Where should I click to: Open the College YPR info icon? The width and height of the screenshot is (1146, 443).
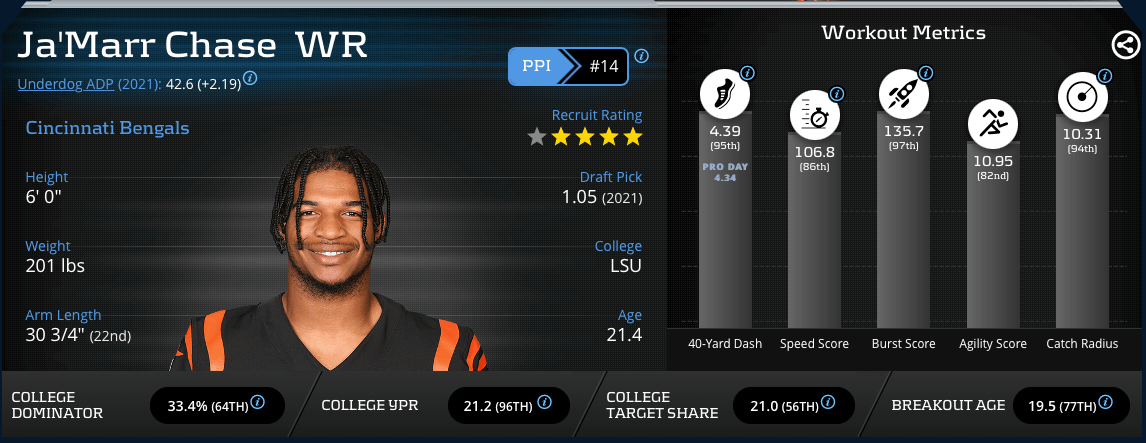pos(544,402)
